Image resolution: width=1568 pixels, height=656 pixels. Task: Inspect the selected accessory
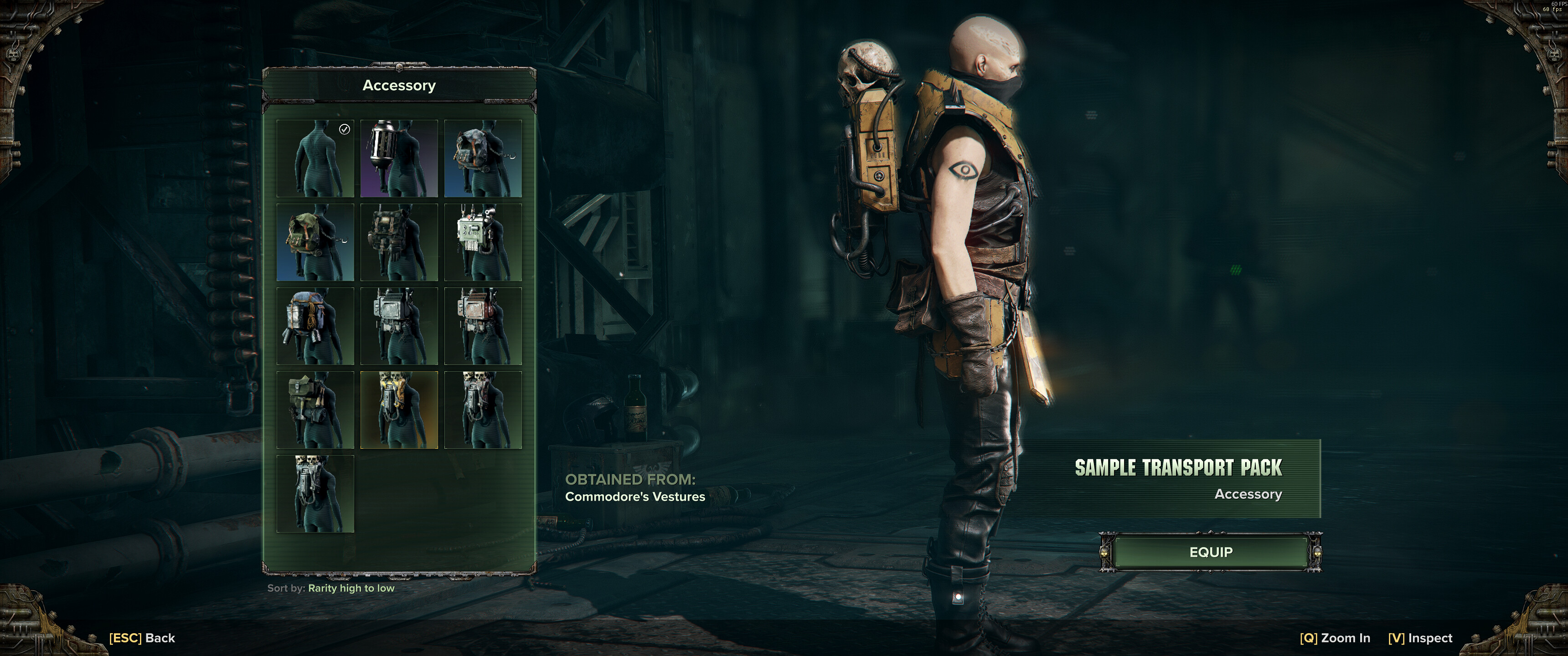(x=1419, y=638)
